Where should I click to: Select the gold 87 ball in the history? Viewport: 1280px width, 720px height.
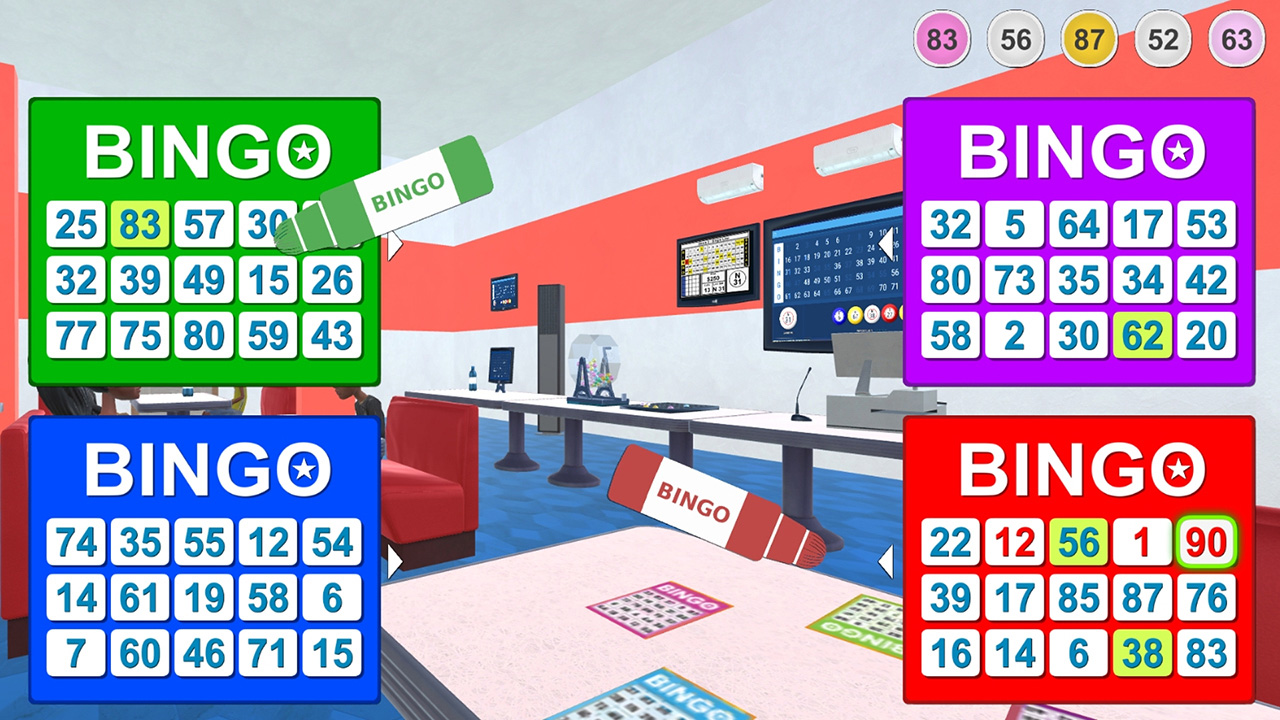click(x=1088, y=39)
